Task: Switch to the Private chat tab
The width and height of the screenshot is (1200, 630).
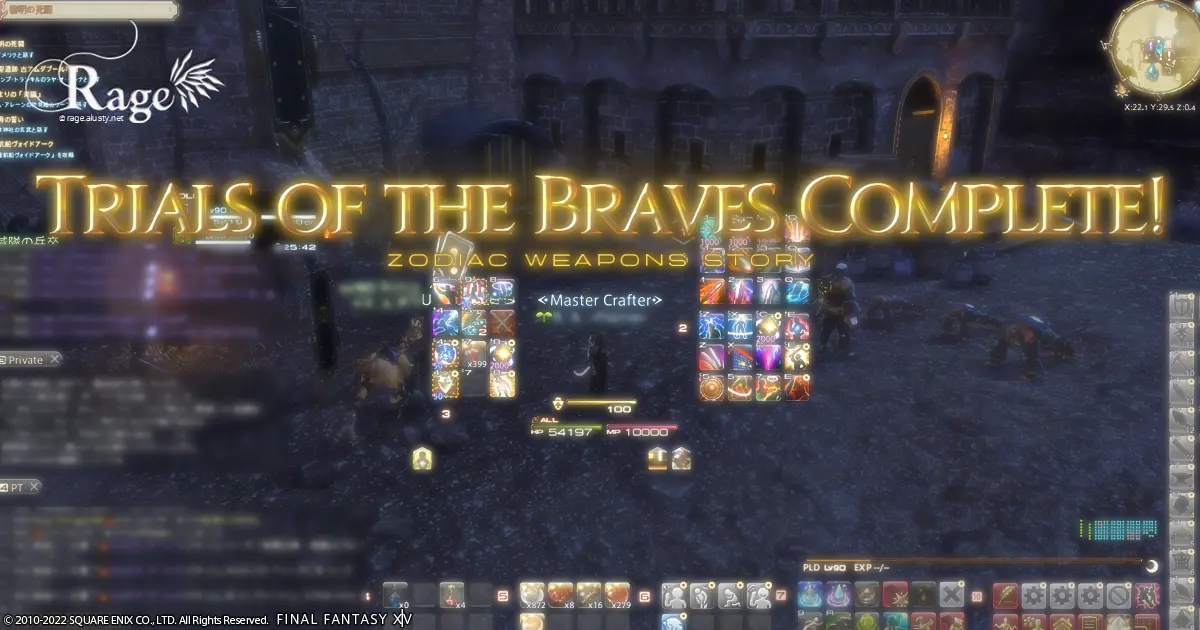Action: click(x=26, y=360)
